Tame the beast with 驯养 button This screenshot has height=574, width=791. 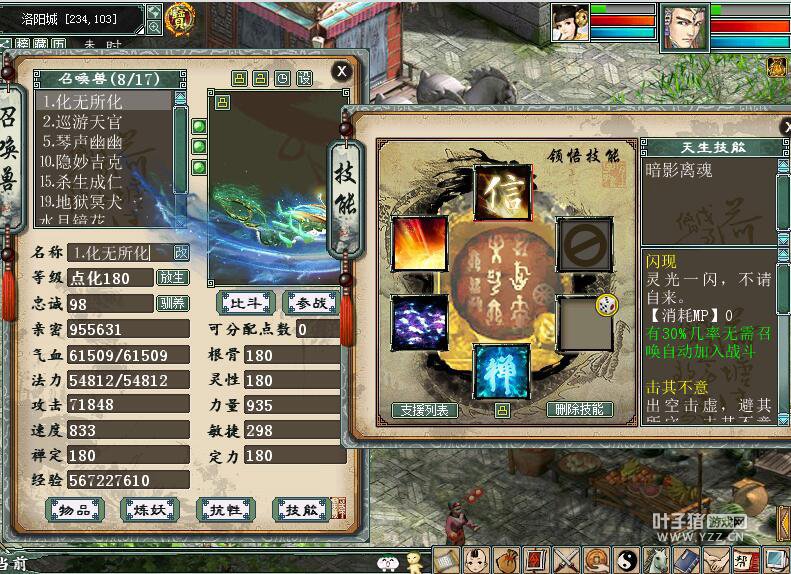[173, 303]
